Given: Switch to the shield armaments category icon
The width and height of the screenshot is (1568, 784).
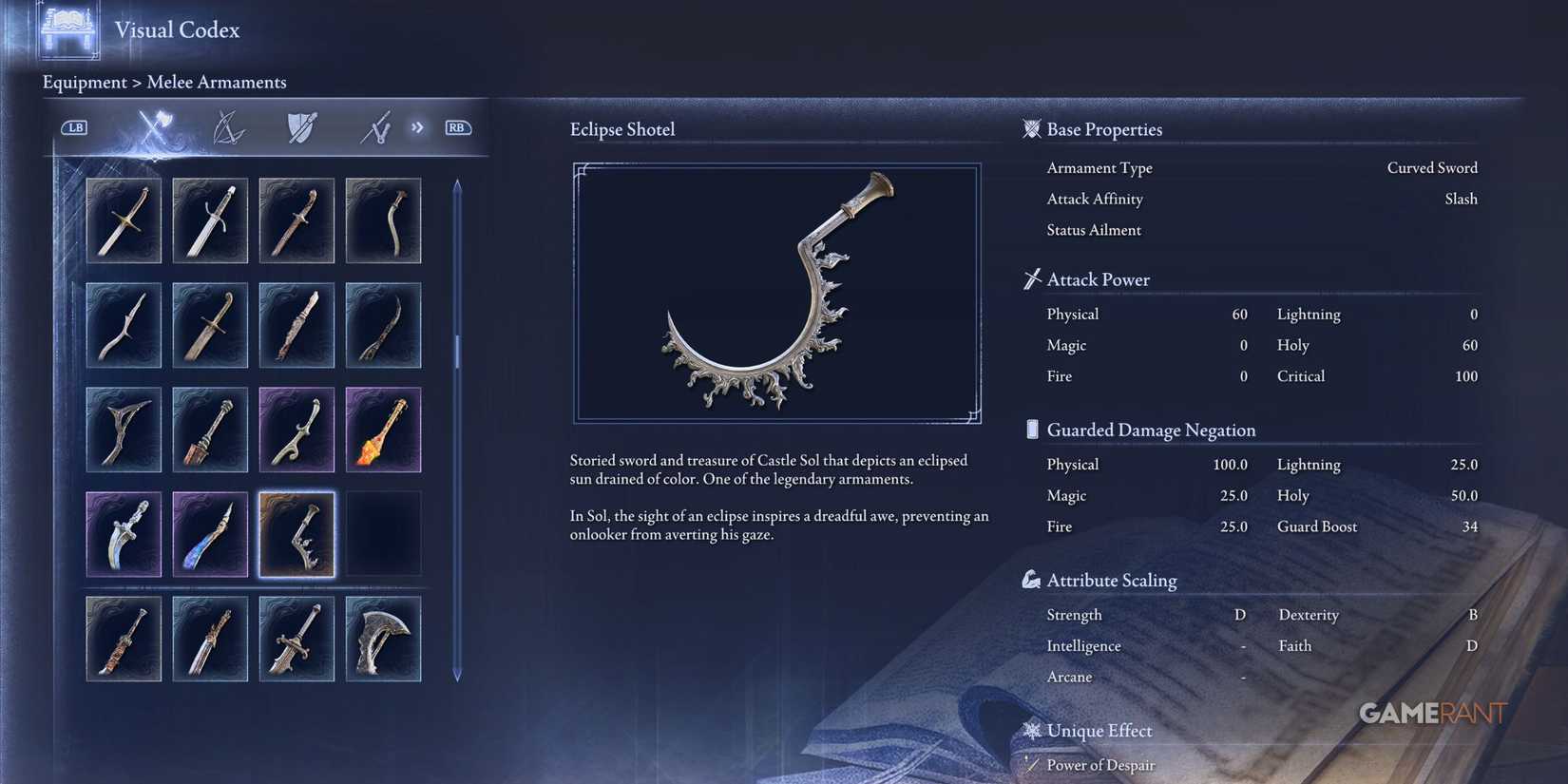Looking at the screenshot, I should click(x=300, y=127).
